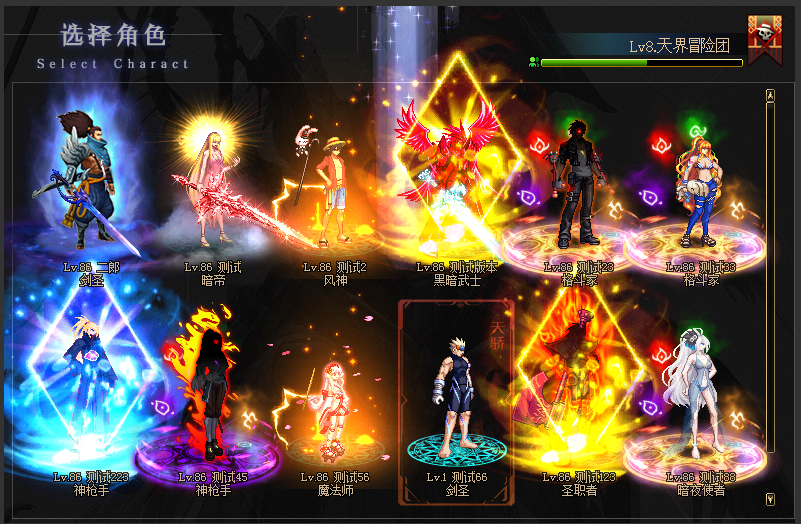Click the scrollbar down arrow
Screen dimensions: 801x524
tap(770, 497)
